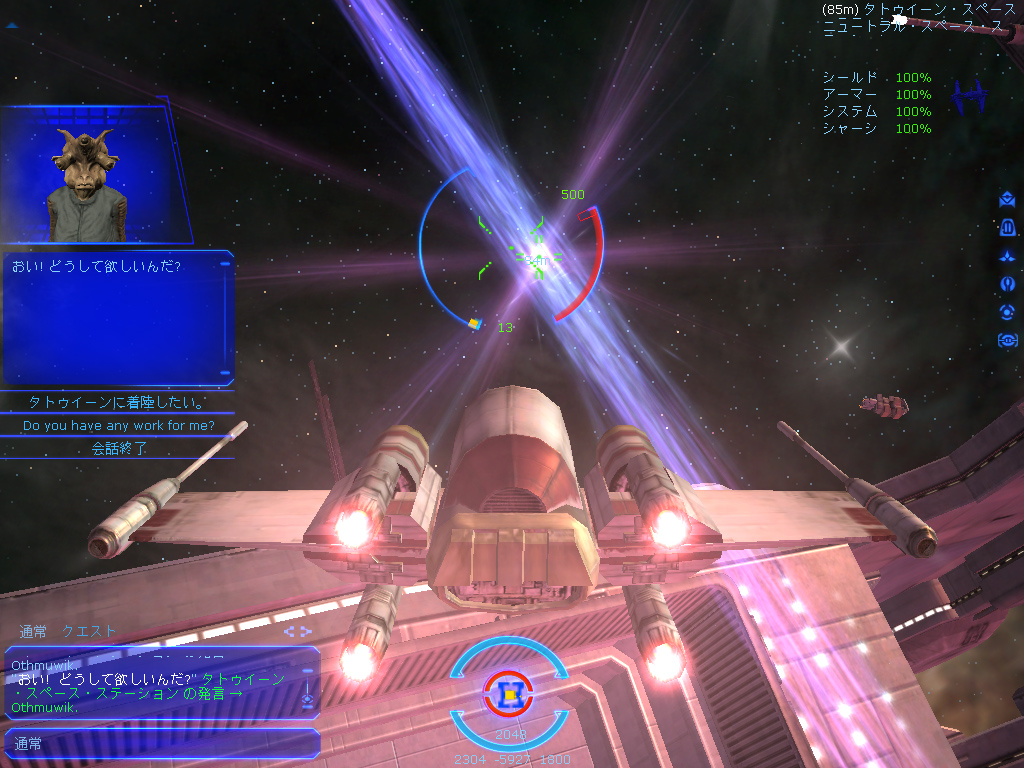Screen dimensions: 1024x768
Task: Ask "Do you have any work for me?"
Action: click(x=118, y=426)
